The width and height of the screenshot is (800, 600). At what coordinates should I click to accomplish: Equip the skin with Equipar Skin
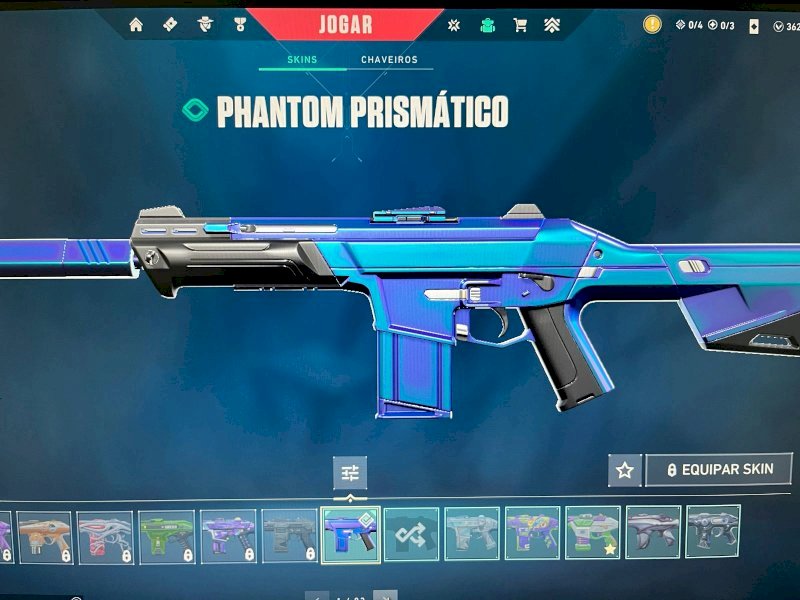point(719,469)
